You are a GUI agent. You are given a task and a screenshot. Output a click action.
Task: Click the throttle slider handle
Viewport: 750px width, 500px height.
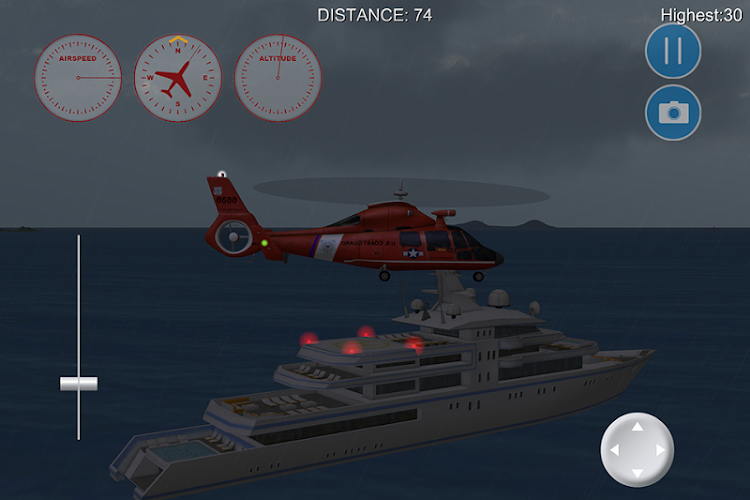(x=78, y=383)
